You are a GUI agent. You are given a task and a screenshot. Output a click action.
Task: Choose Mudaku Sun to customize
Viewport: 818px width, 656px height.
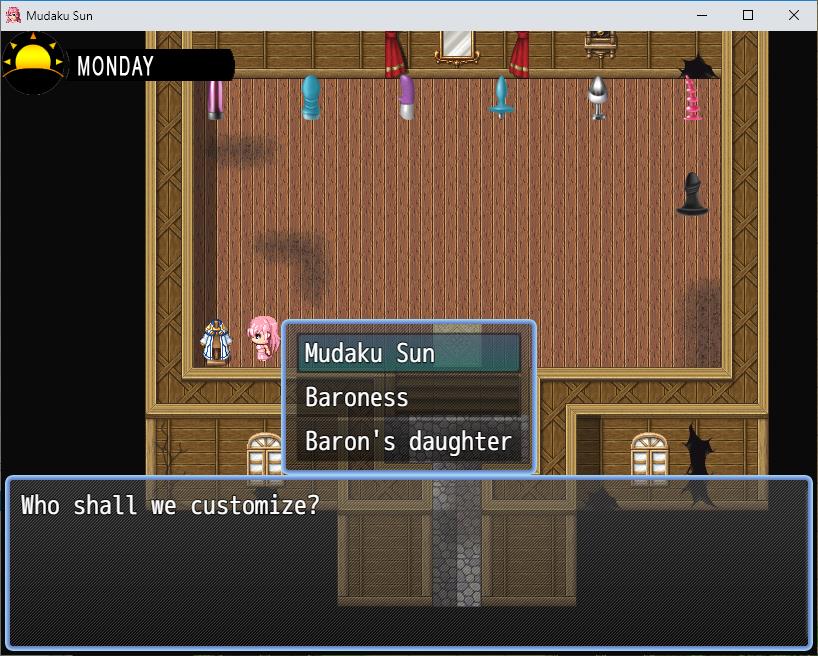click(x=409, y=353)
